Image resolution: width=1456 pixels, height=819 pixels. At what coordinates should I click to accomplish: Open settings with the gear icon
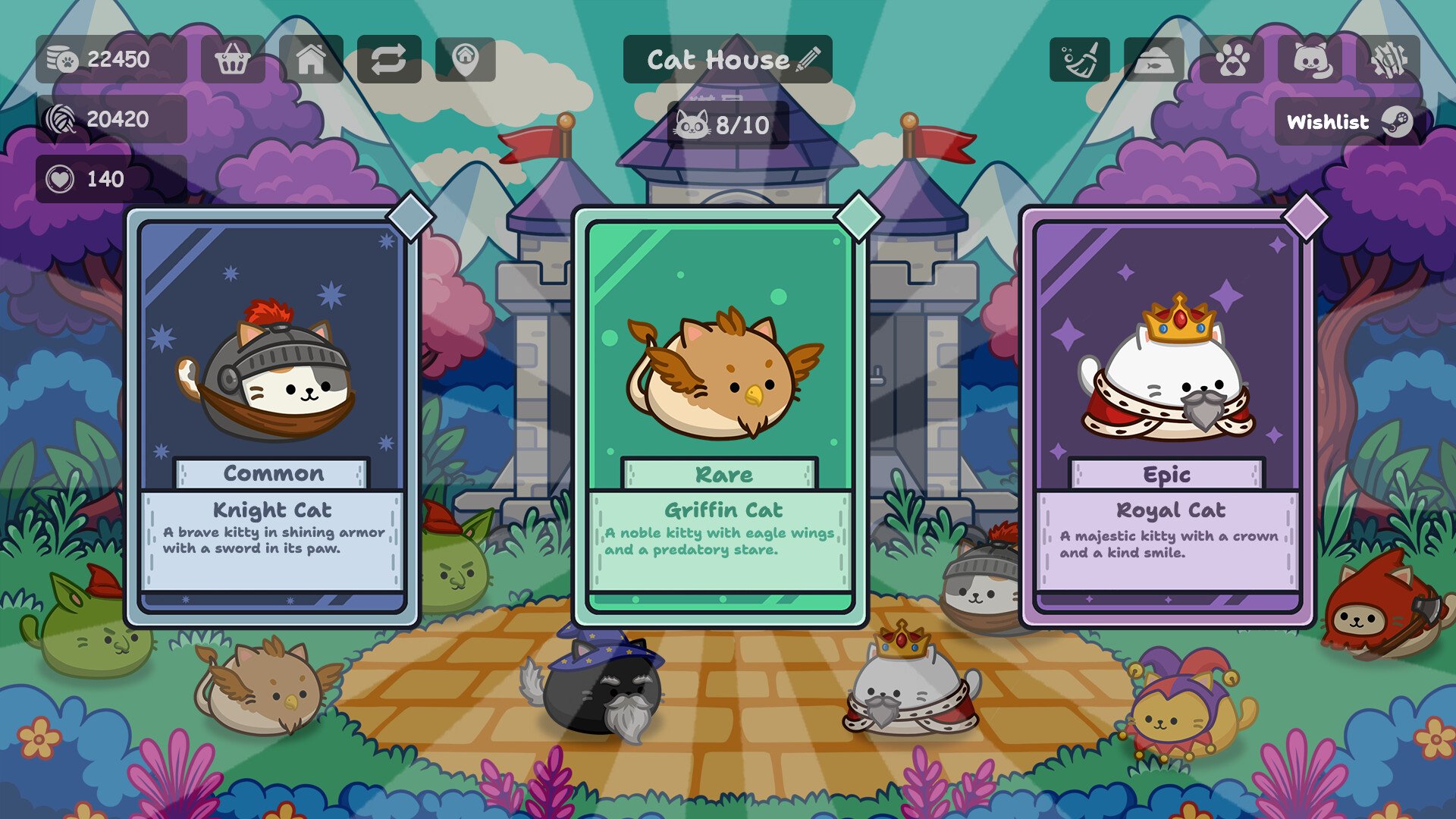[x=1389, y=59]
